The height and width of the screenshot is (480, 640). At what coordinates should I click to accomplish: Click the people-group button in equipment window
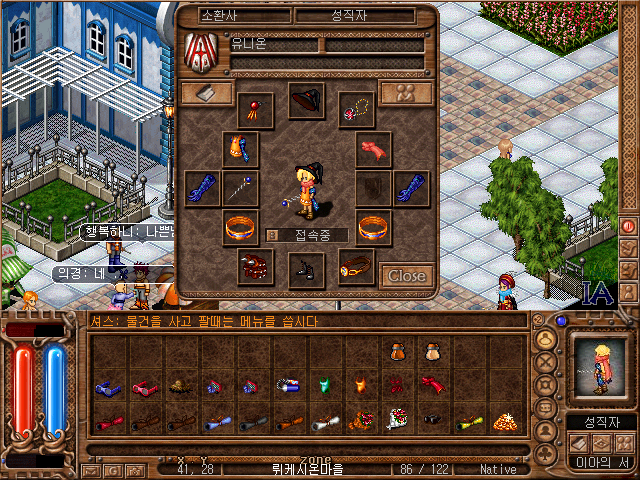point(406,92)
